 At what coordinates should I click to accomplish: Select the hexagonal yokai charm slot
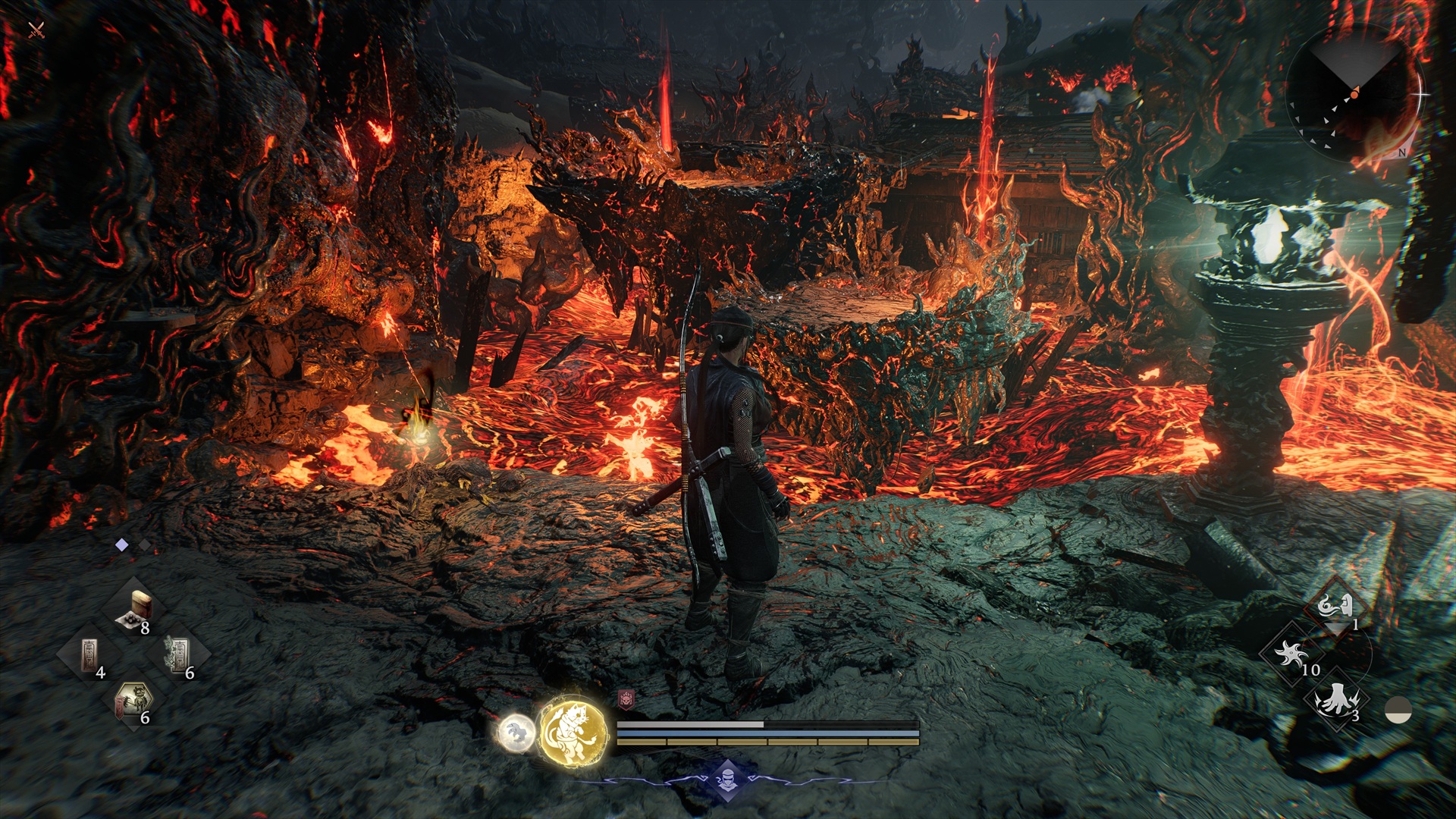[x=133, y=700]
